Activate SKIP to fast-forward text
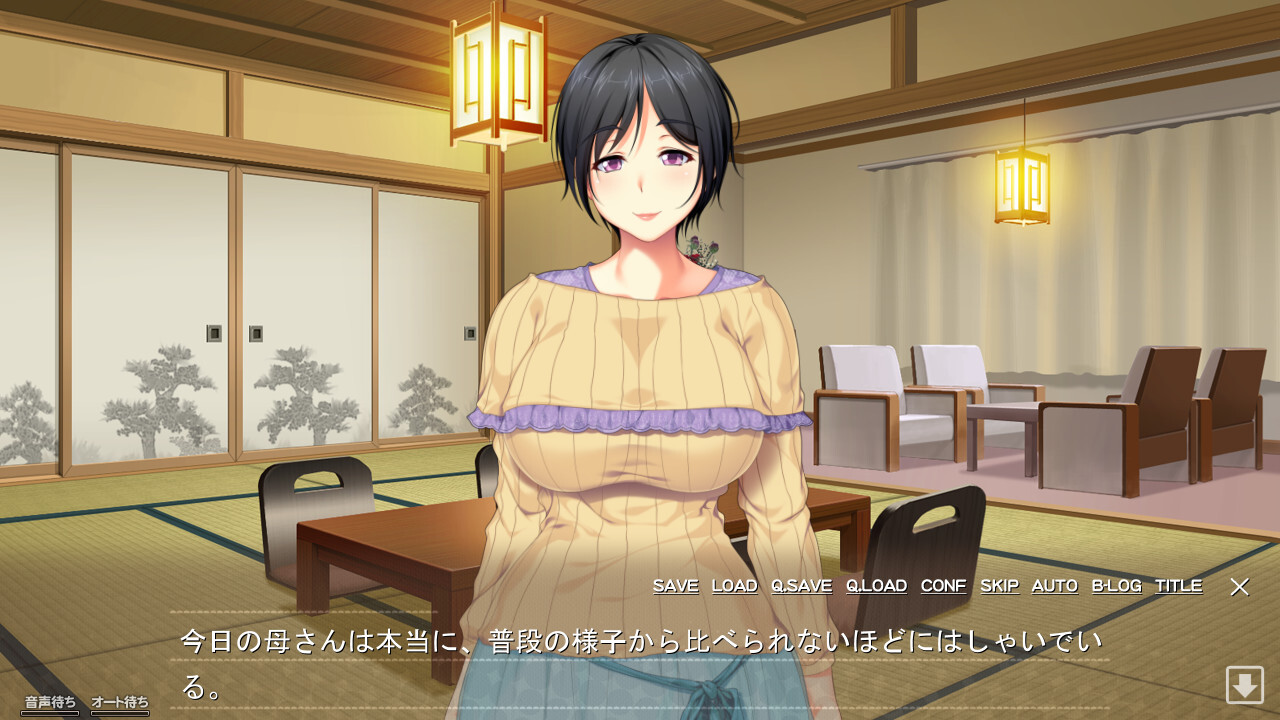This screenshot has height=720, width=1280. point(999,586)
